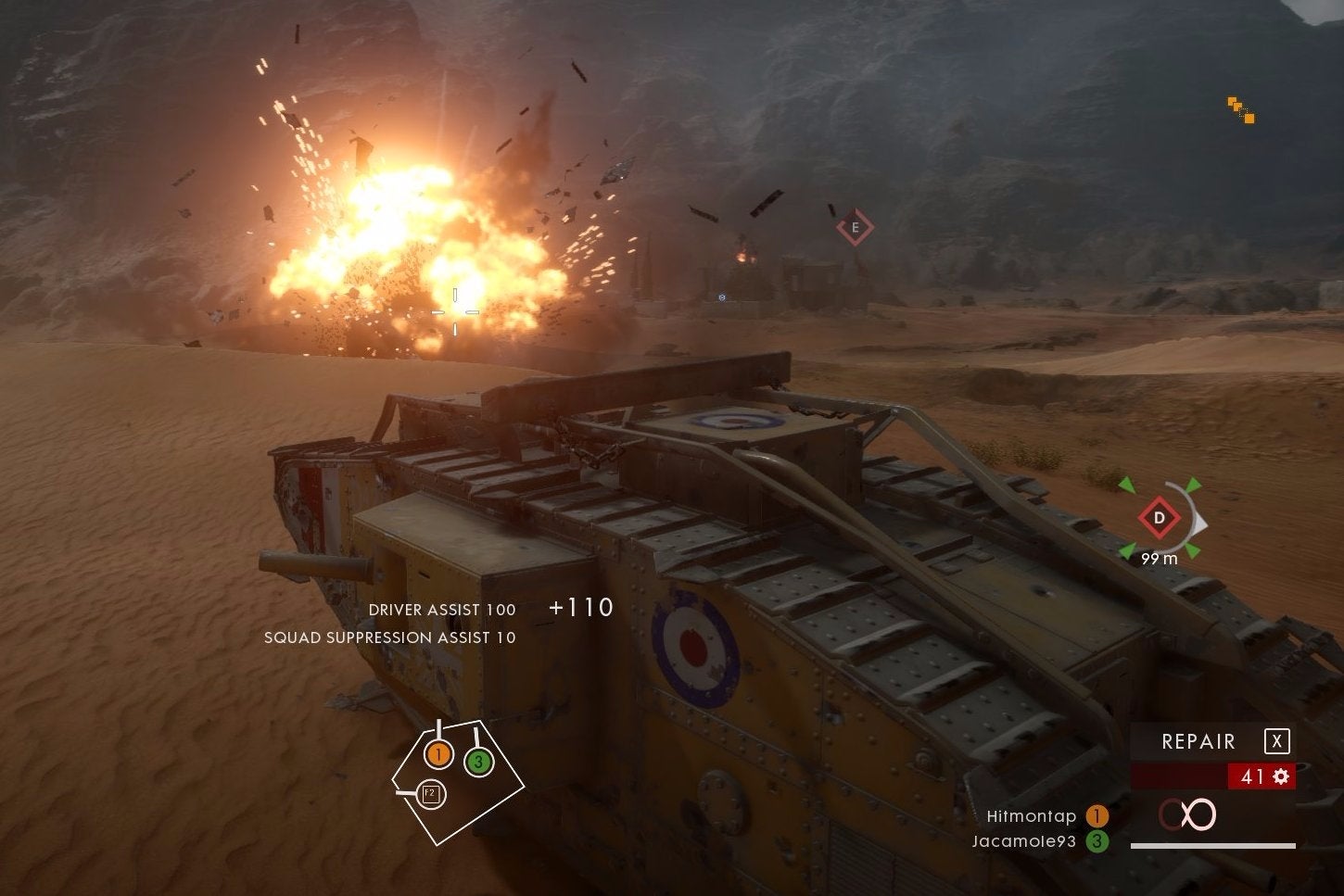Click the gear icon next to 41

[1283, 776]
